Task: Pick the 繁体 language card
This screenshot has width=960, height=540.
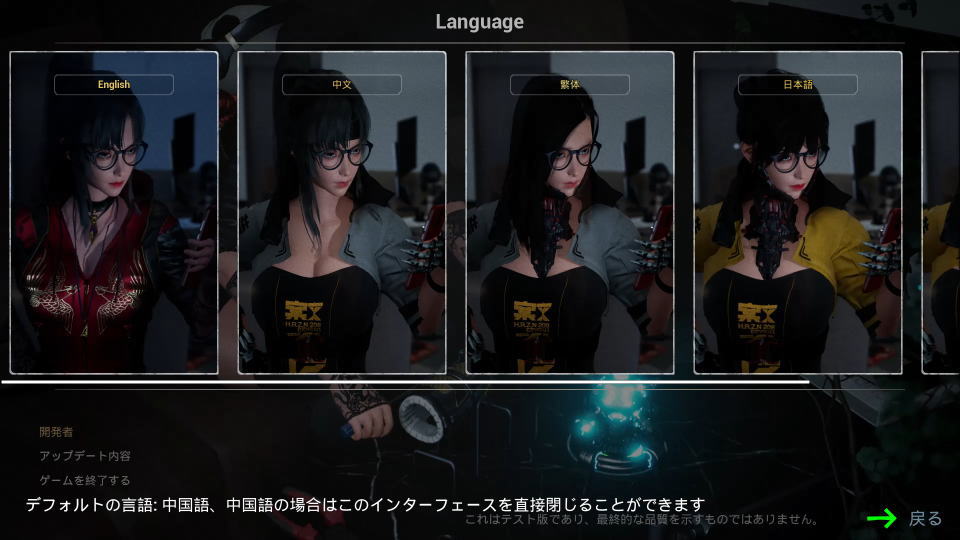Action: (x=570, y=212)
